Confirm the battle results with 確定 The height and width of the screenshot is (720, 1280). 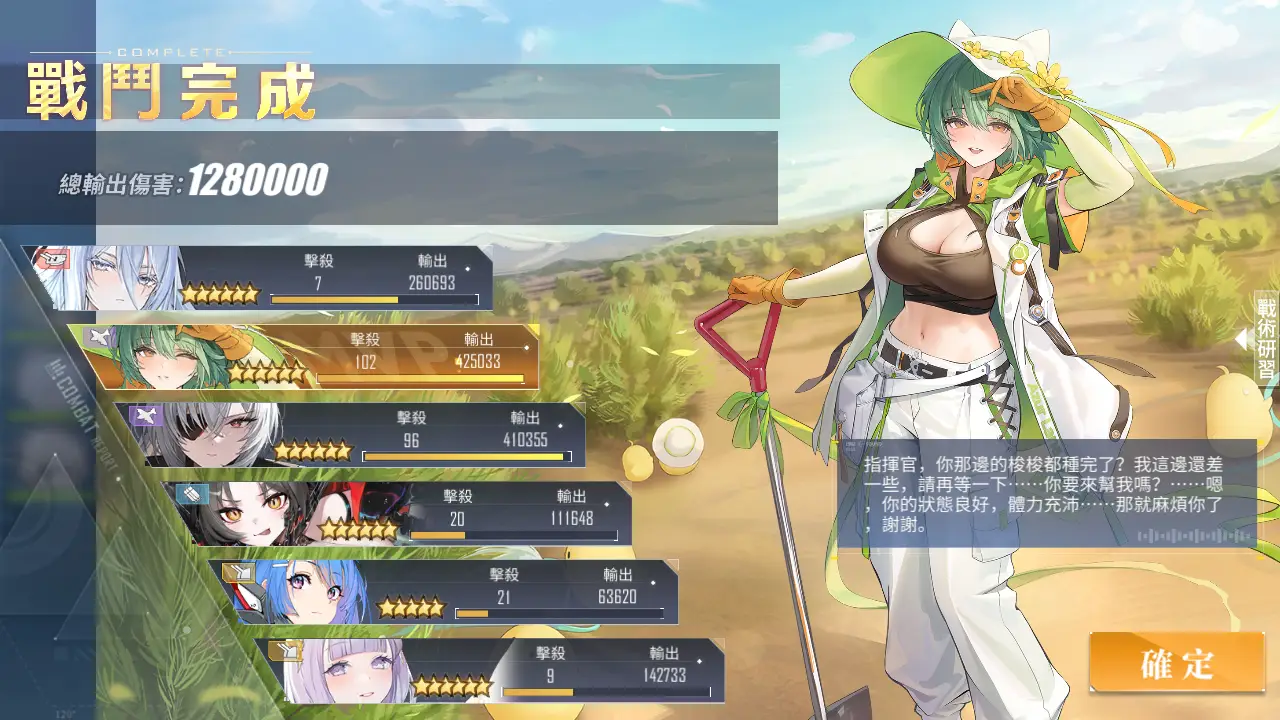coord(1176,663)
